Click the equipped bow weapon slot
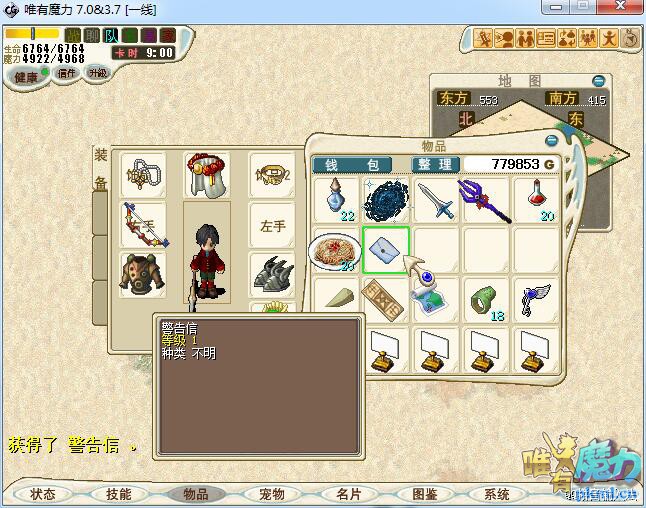This screenshot has height=508, width=646. (x=144, y=225)
